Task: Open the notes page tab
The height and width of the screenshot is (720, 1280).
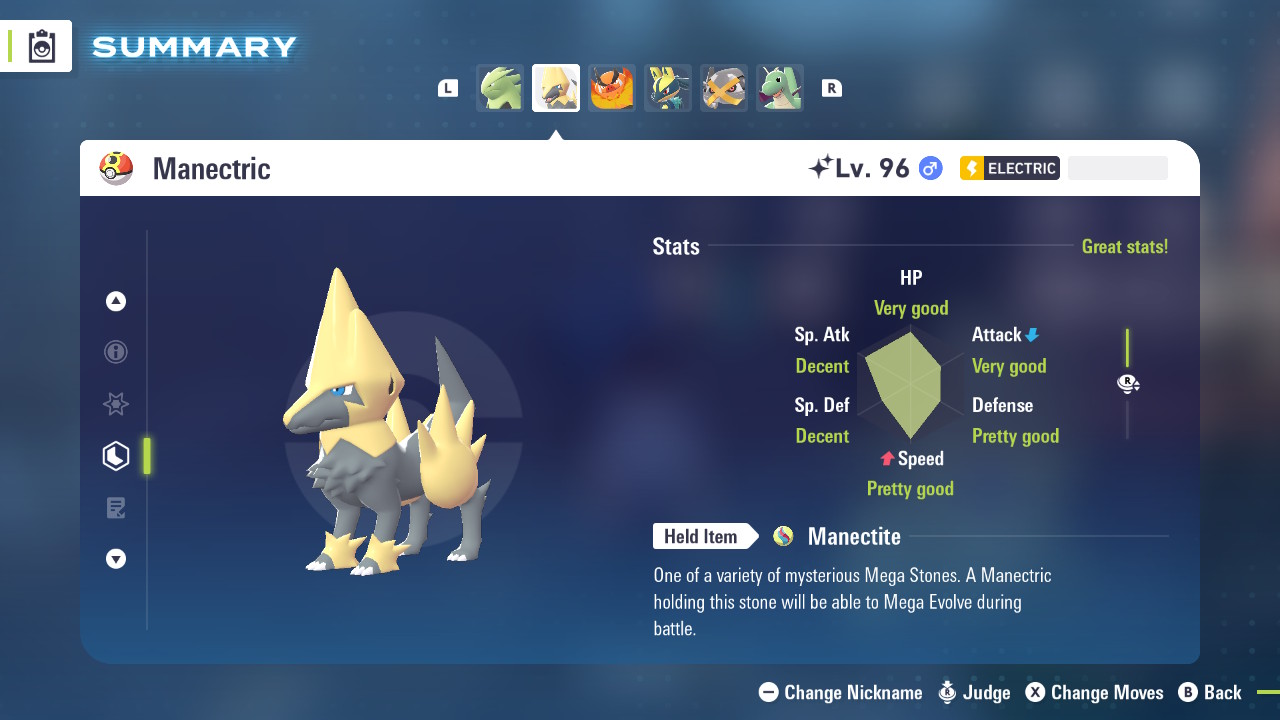Action: click(x=116, y=508)
